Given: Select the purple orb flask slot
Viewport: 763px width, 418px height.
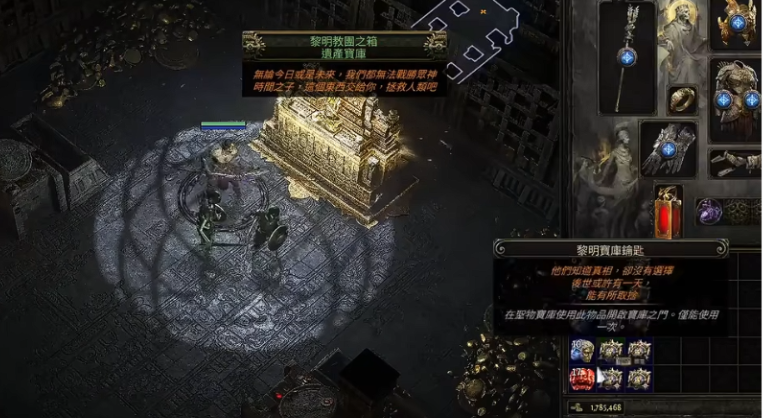Looking at the screenshot, I should point(709,211).
